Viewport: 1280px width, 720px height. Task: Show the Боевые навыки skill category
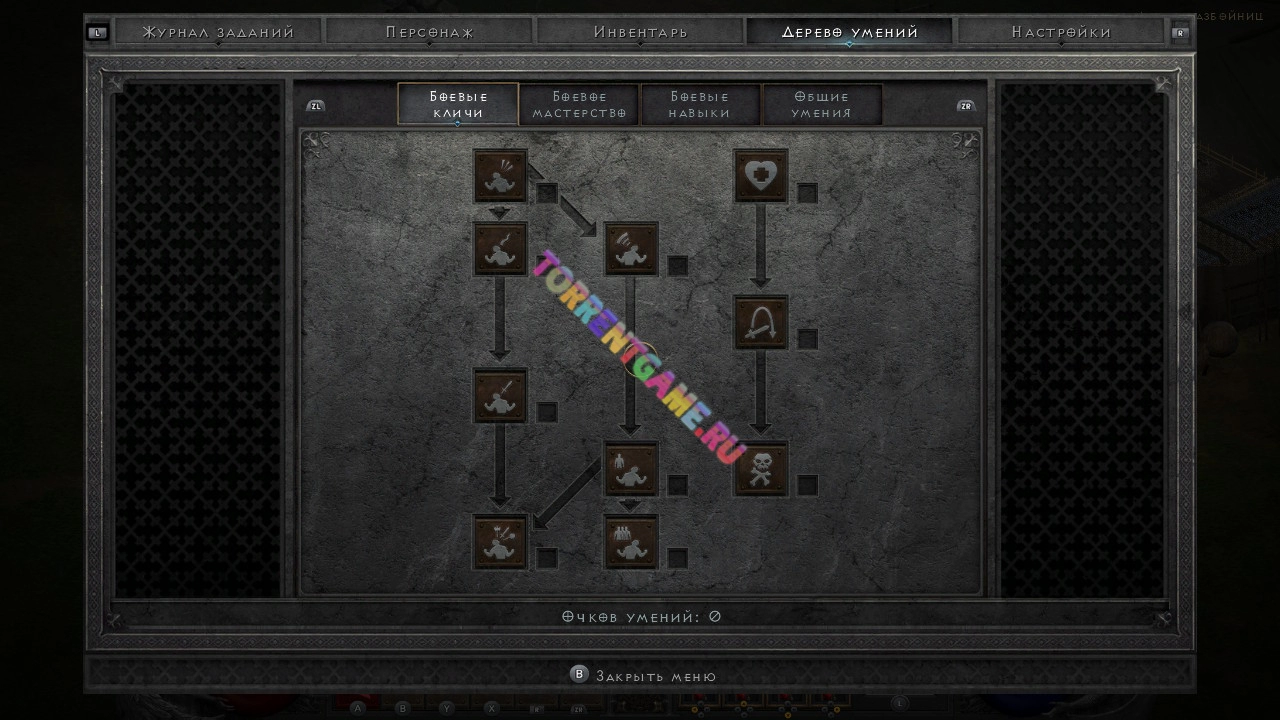[700, 104]
